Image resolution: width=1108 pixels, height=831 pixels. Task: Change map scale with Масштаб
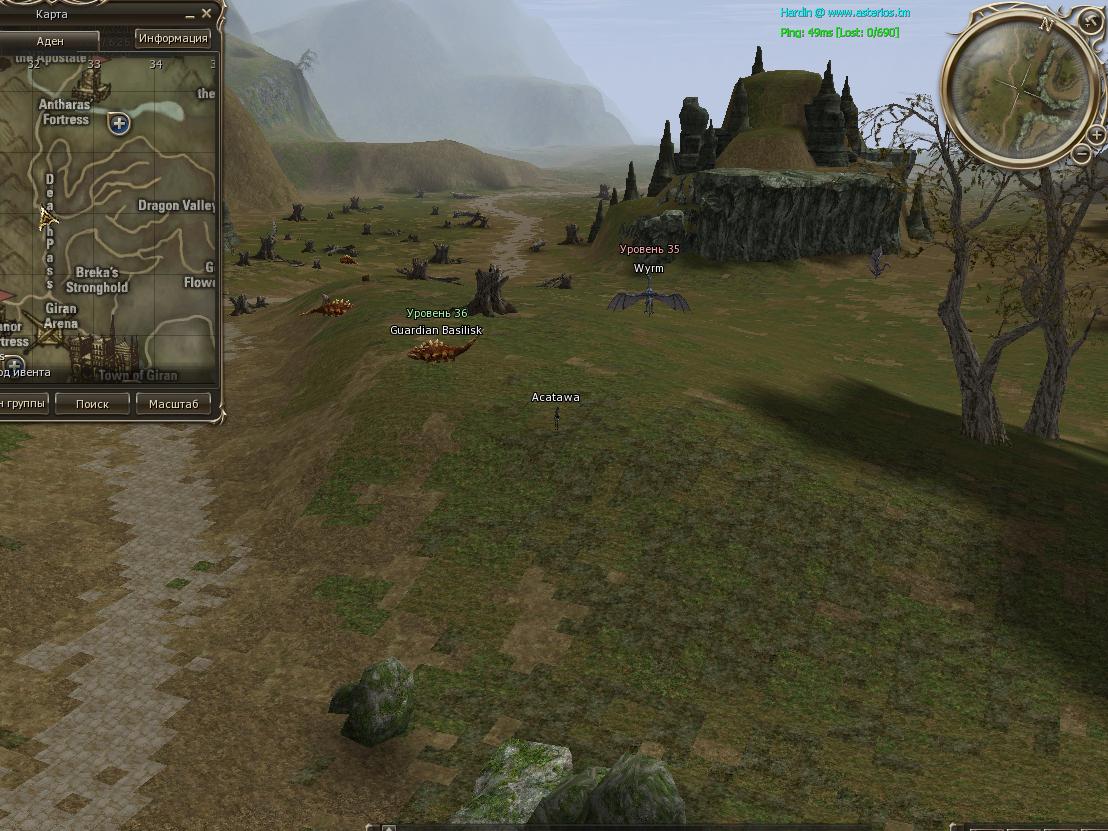(173, 404)
